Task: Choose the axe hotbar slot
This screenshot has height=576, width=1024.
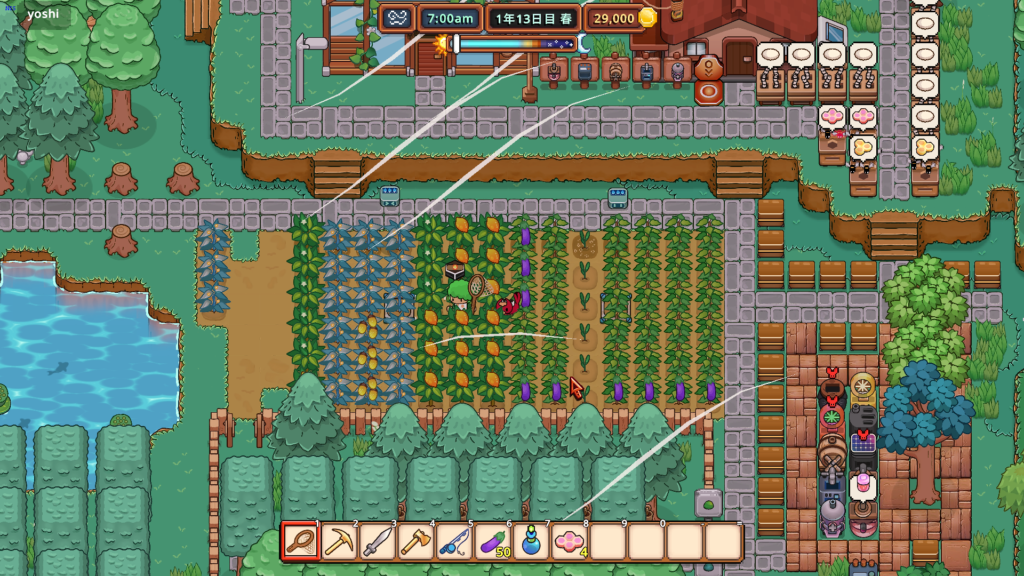Action: (x=416, y=542)
